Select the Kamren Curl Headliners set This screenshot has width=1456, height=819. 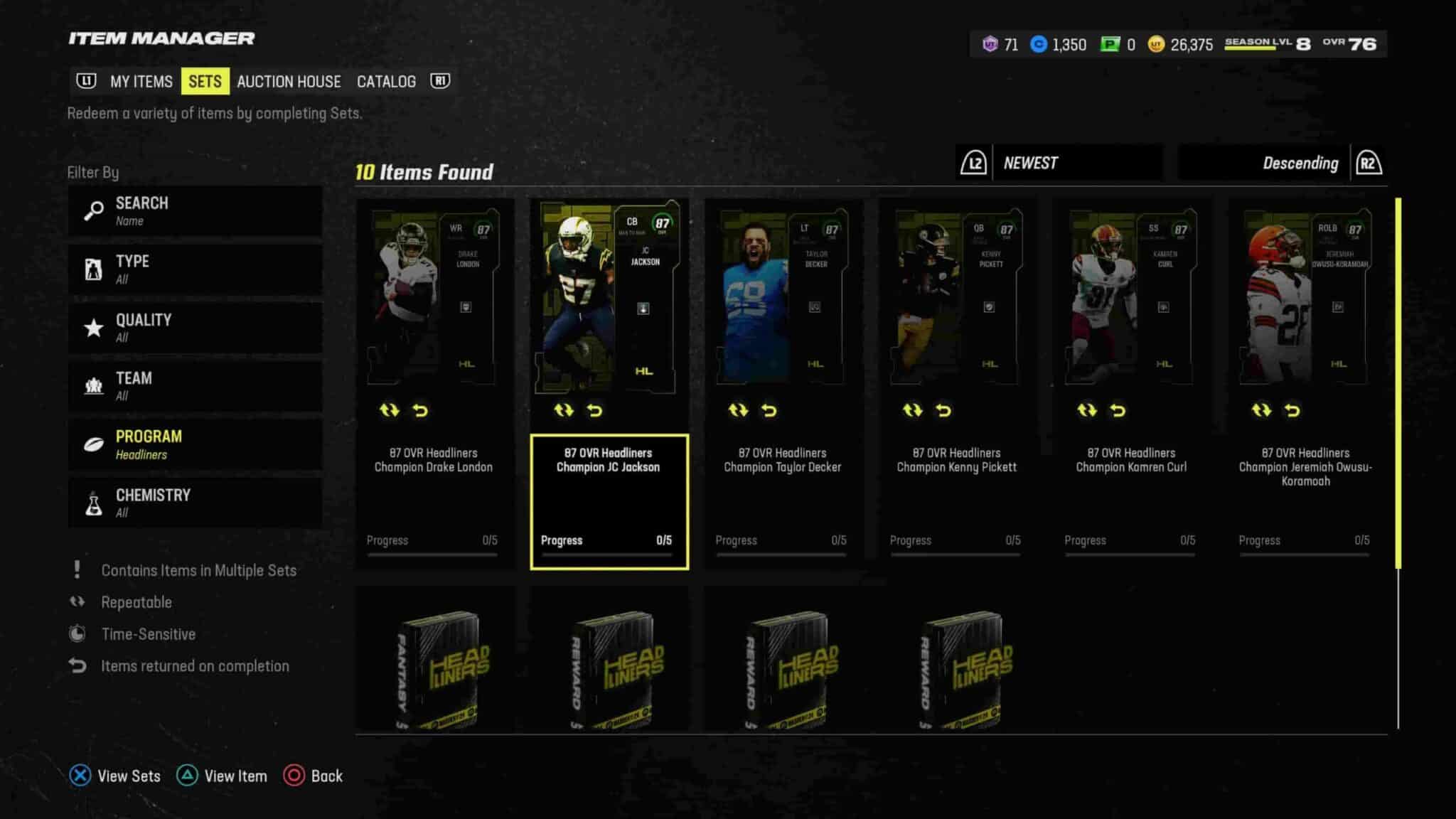click(x=1131, y=384)
